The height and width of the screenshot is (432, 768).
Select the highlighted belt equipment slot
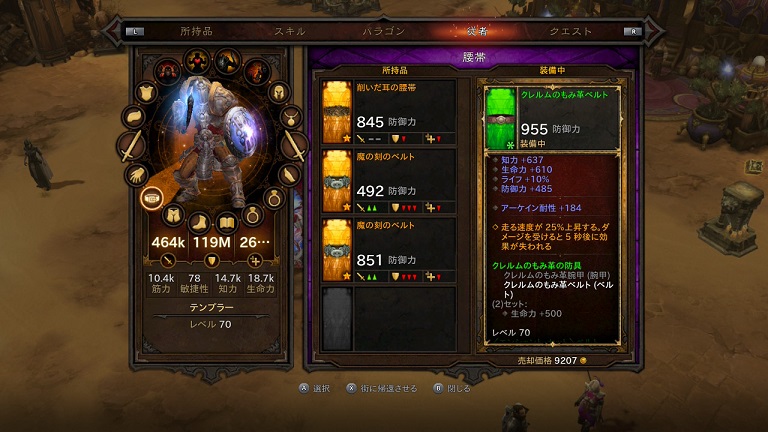(152, 197)
